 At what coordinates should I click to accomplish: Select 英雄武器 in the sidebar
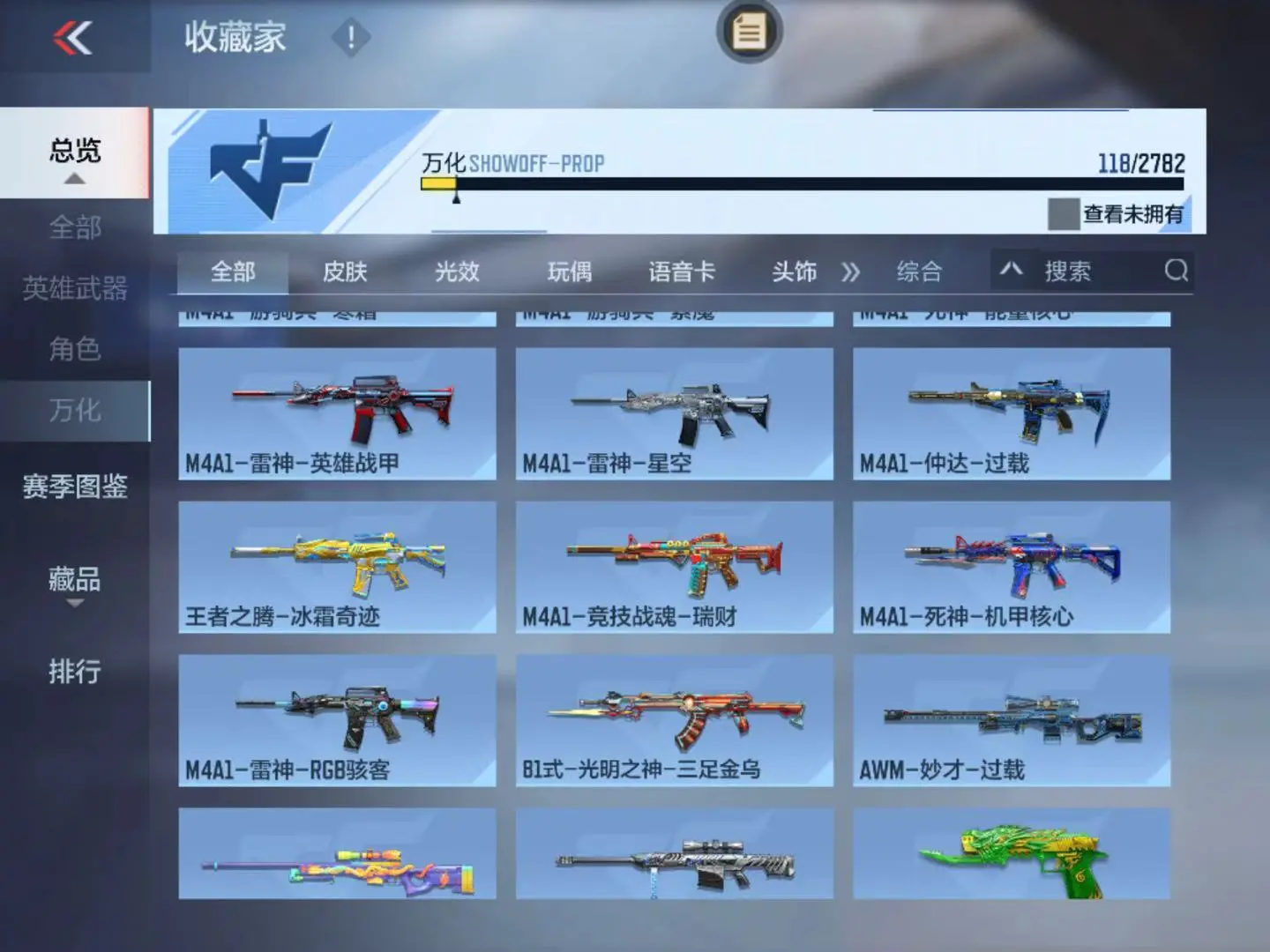click(x=75, y=288)
